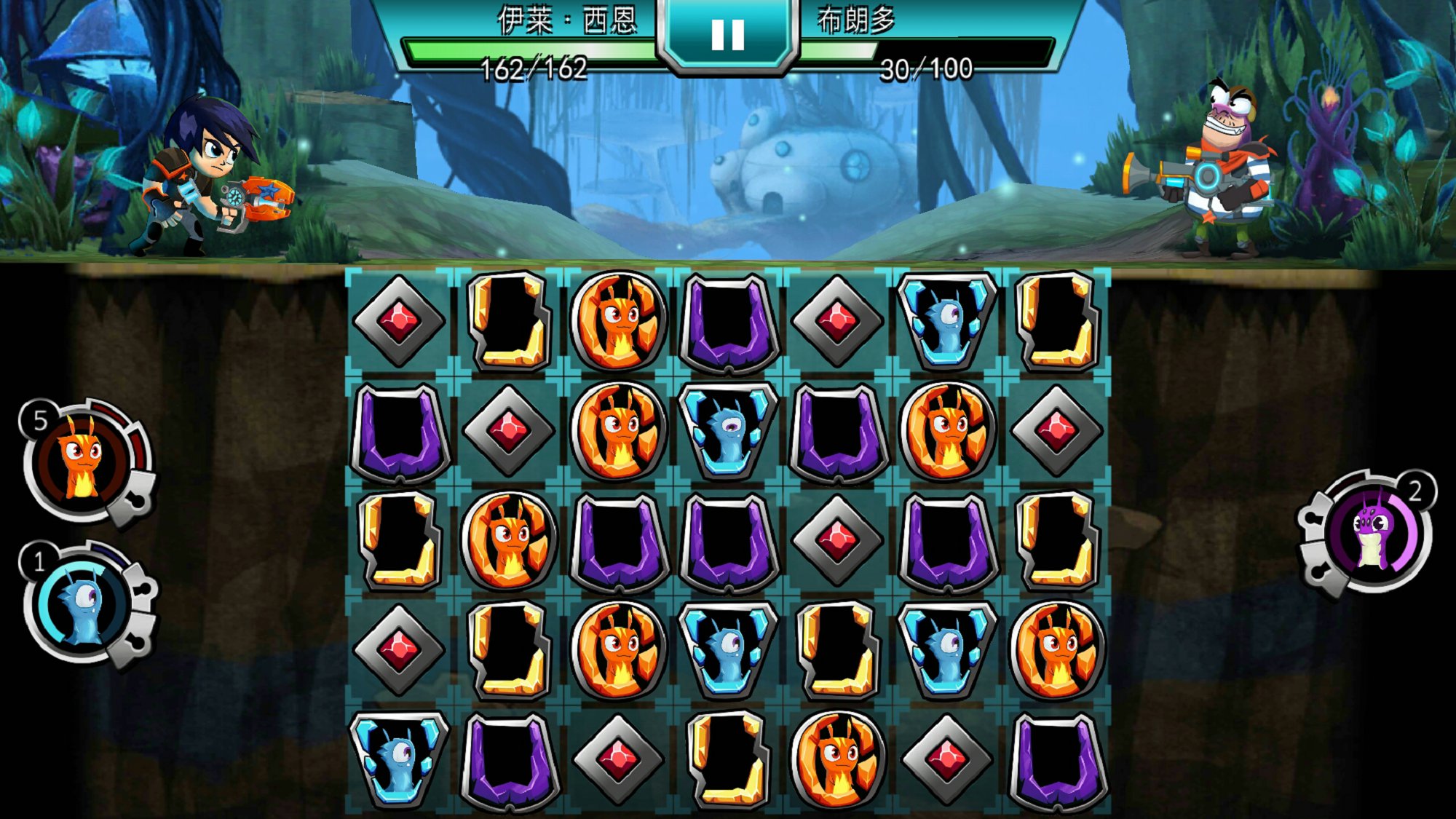Screen dimensions: 1456x819
Task: Pause the battle
Action: [x=727, y=34]
